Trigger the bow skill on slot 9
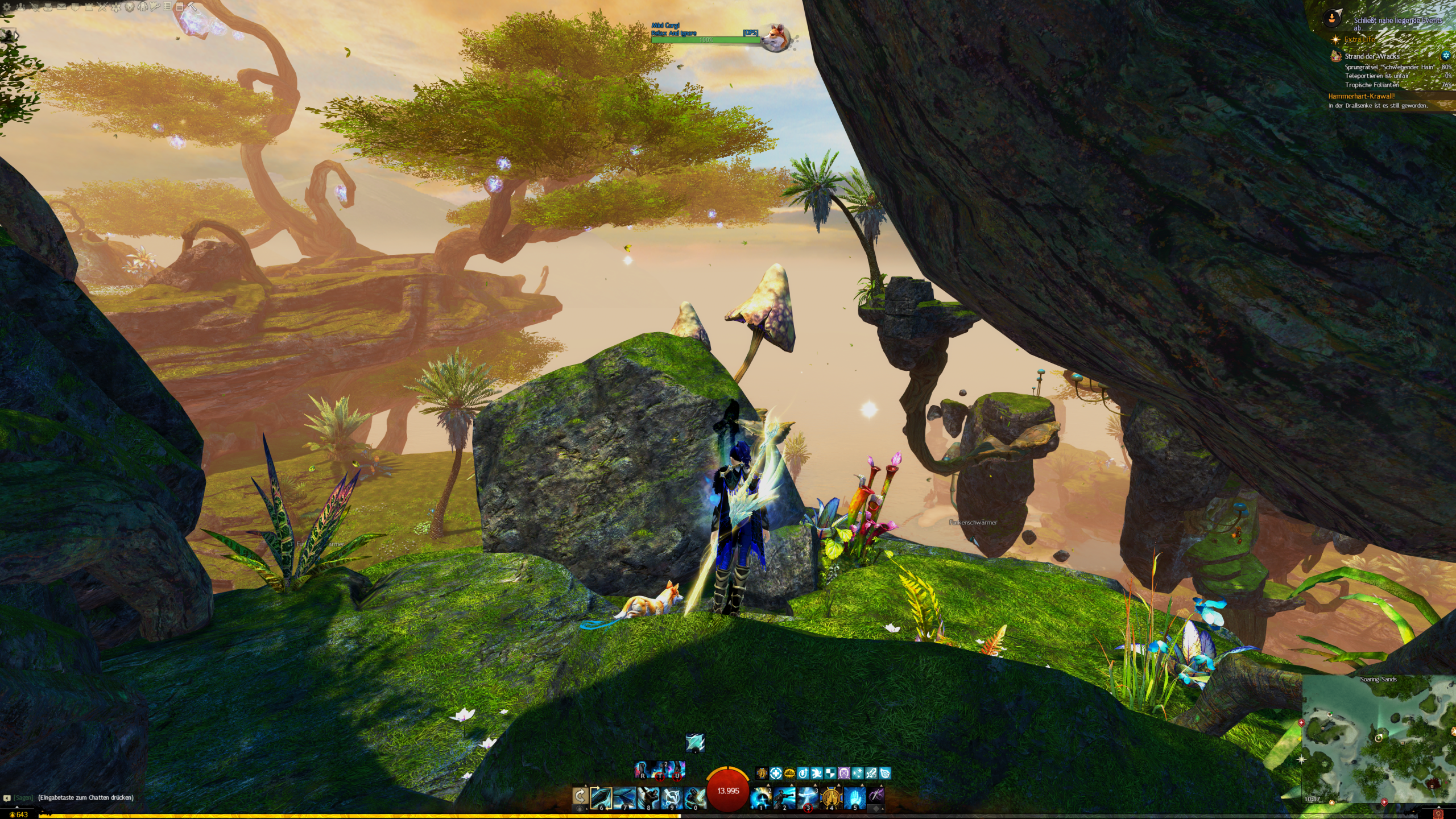This screenshot has height=819, width=1456. point(671,798)
